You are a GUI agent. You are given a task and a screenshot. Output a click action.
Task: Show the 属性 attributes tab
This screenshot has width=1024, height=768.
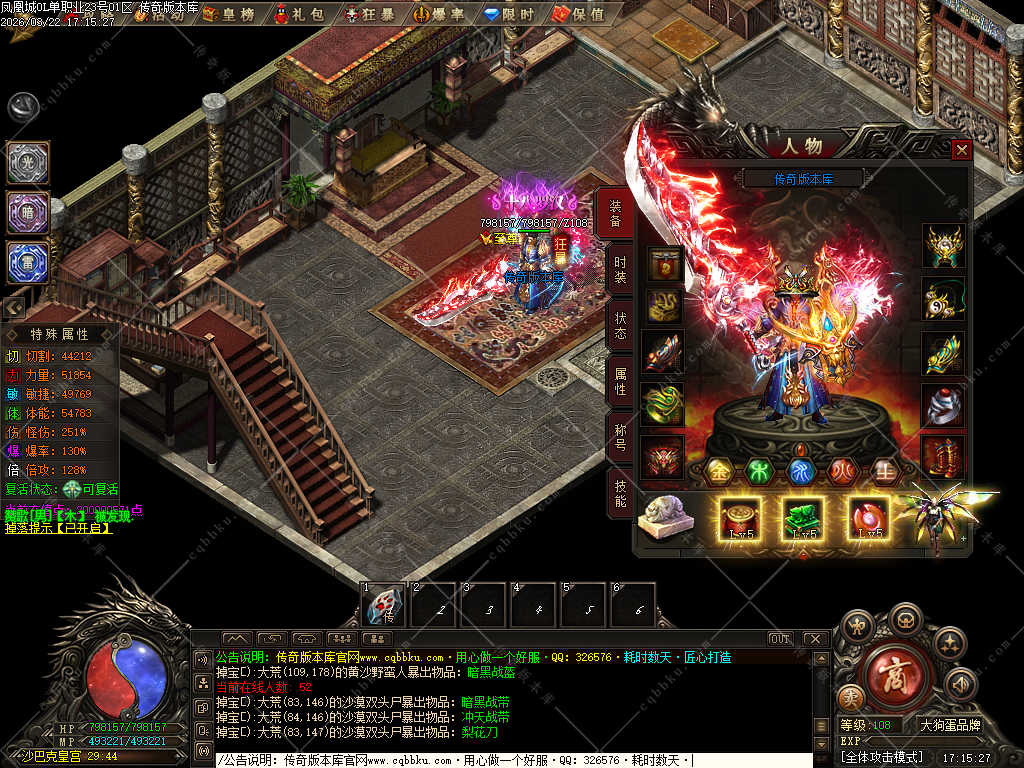620,380
